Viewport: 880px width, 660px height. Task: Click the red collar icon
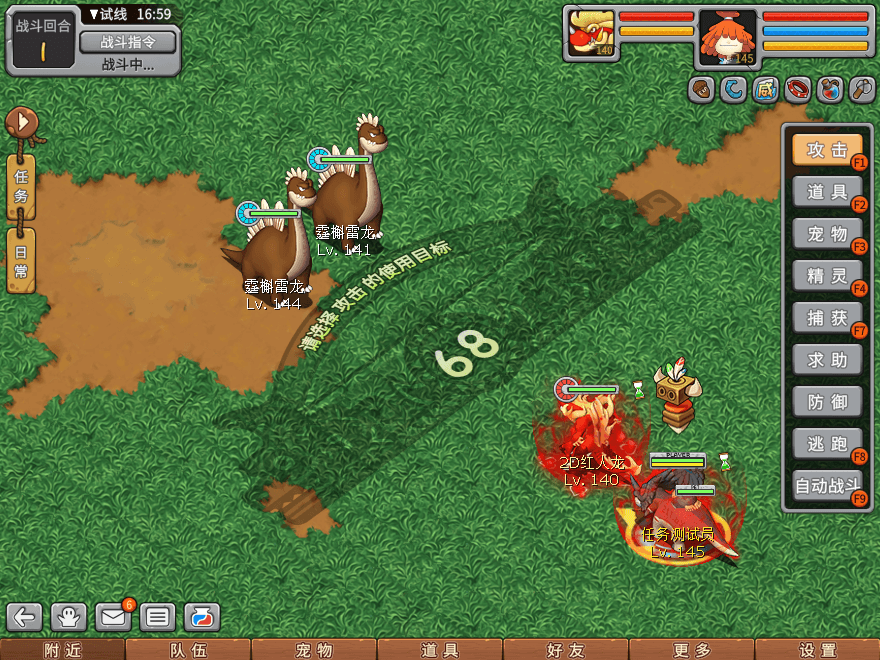pyautogui.click(x=797, y=90)
